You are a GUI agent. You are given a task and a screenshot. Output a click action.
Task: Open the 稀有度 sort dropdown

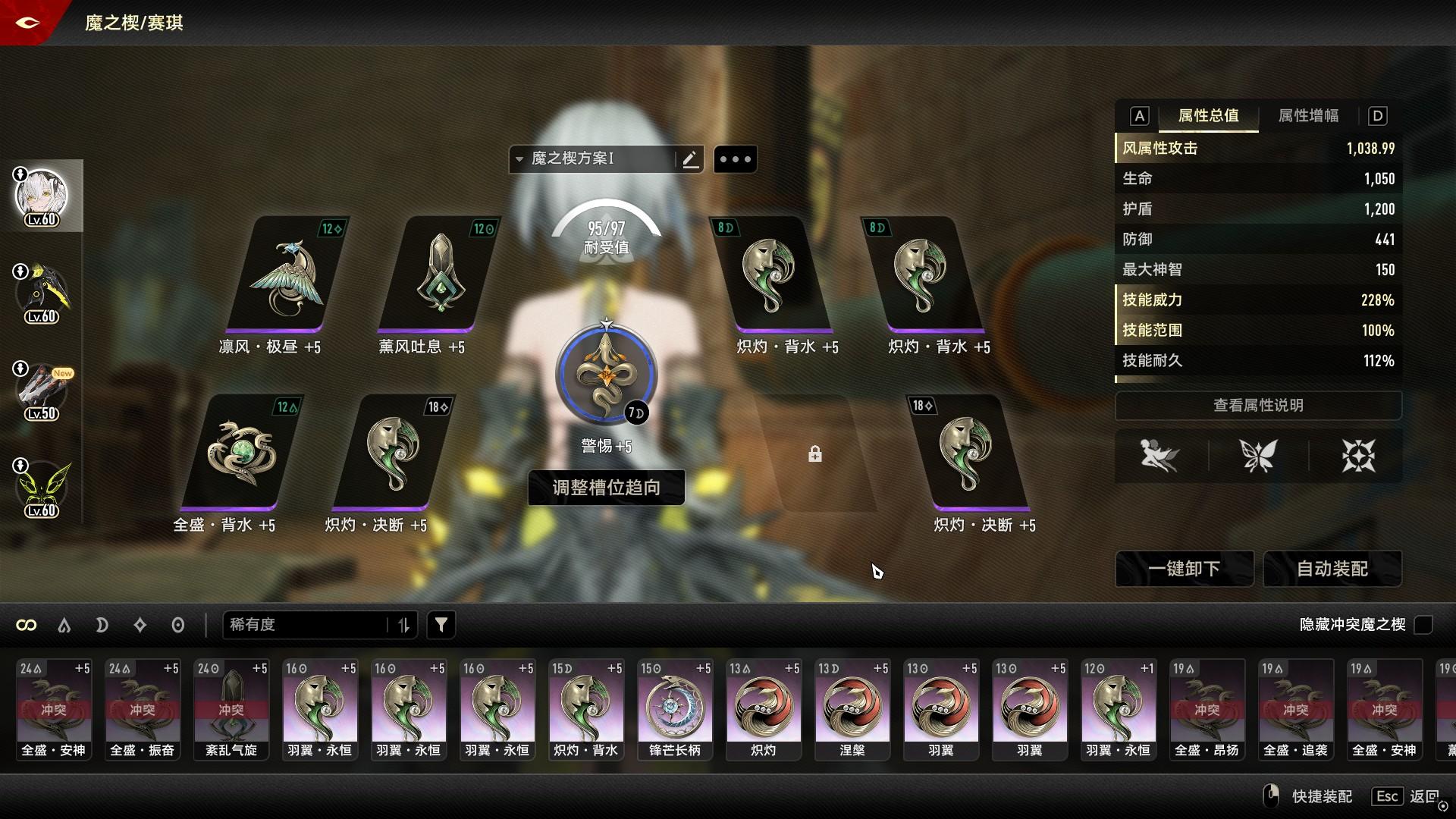coord(318,625)
